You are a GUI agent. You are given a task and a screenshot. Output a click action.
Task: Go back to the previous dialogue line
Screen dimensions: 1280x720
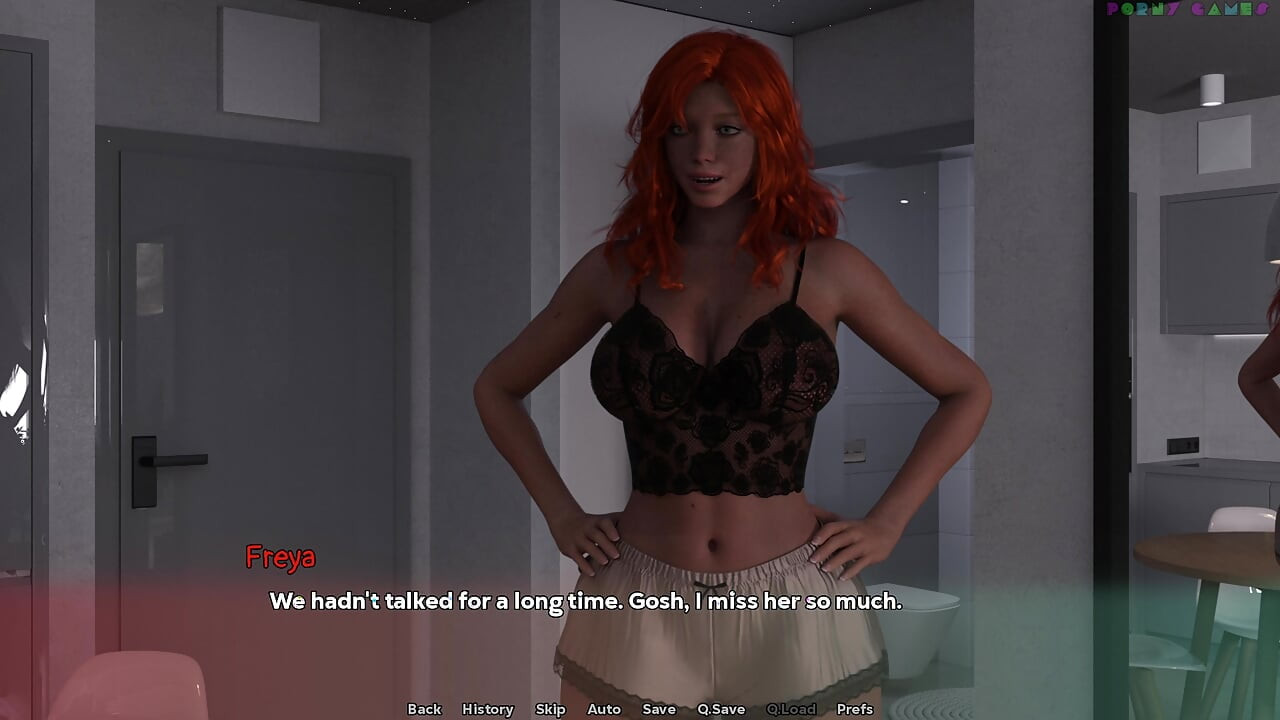tap(424, 709)
